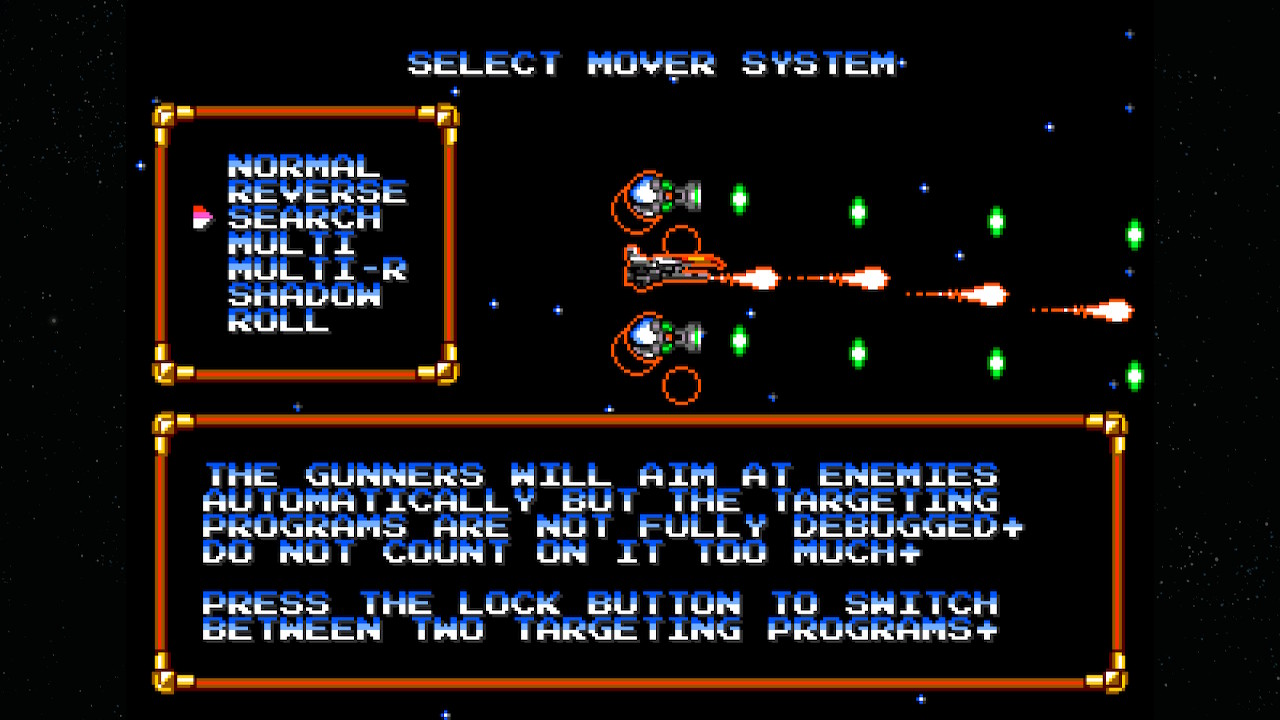Choose the MULTI-R mover option
The image size is (1280, 720).
click(317, 270)
